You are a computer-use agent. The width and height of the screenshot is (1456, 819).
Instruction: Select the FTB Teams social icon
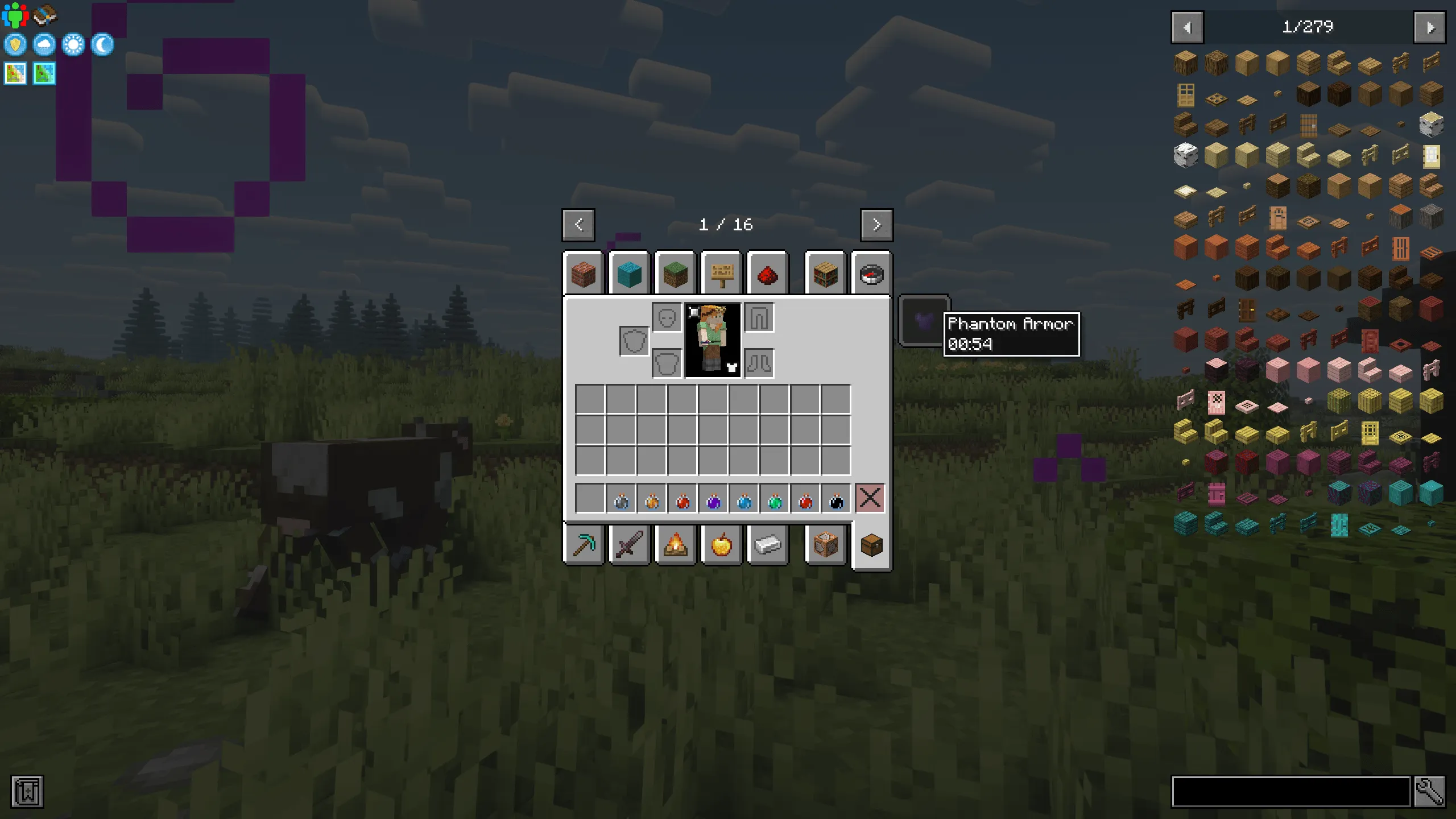(x=15, y=15)
